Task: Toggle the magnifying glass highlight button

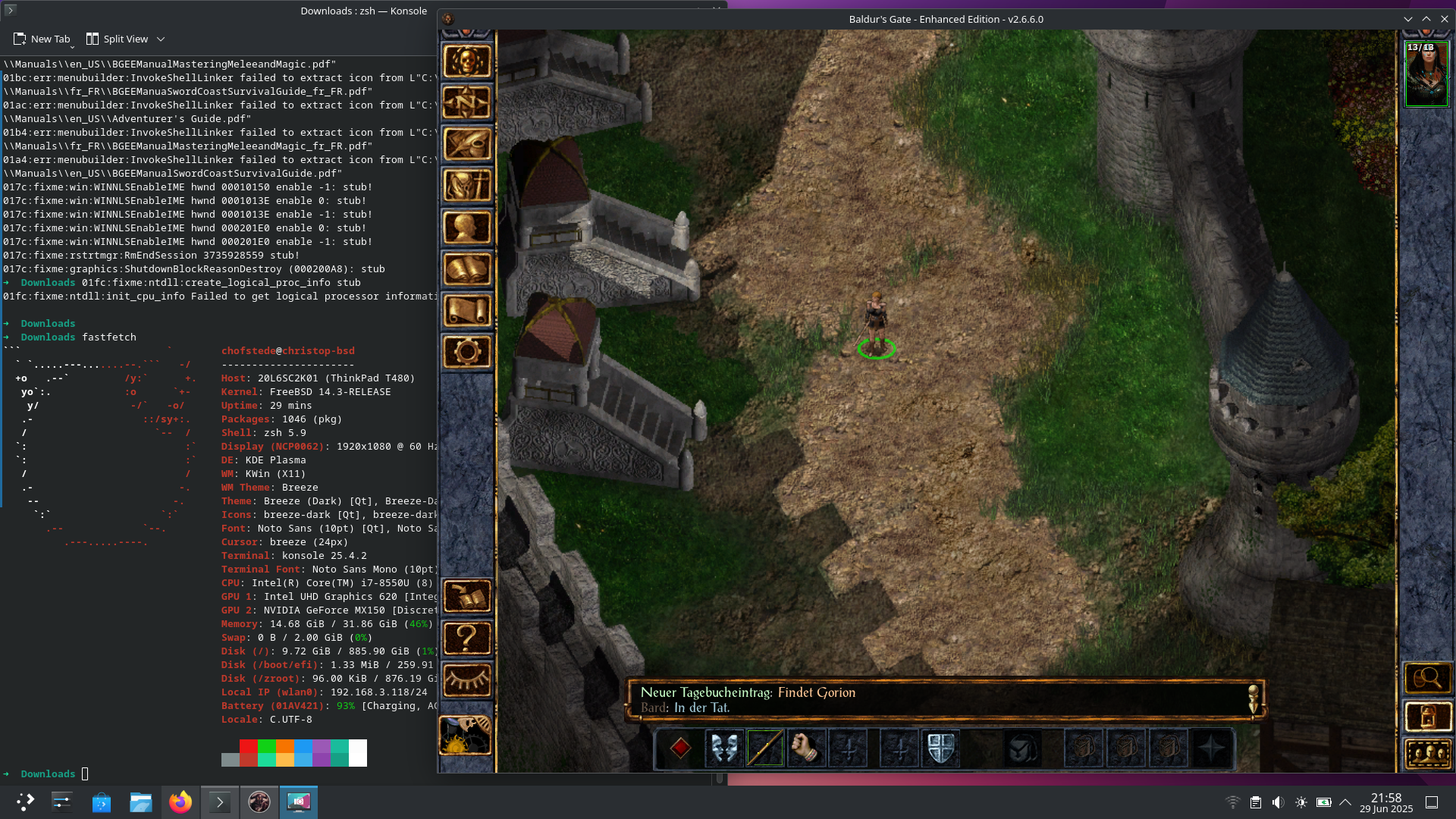Action: point(1427,678)
